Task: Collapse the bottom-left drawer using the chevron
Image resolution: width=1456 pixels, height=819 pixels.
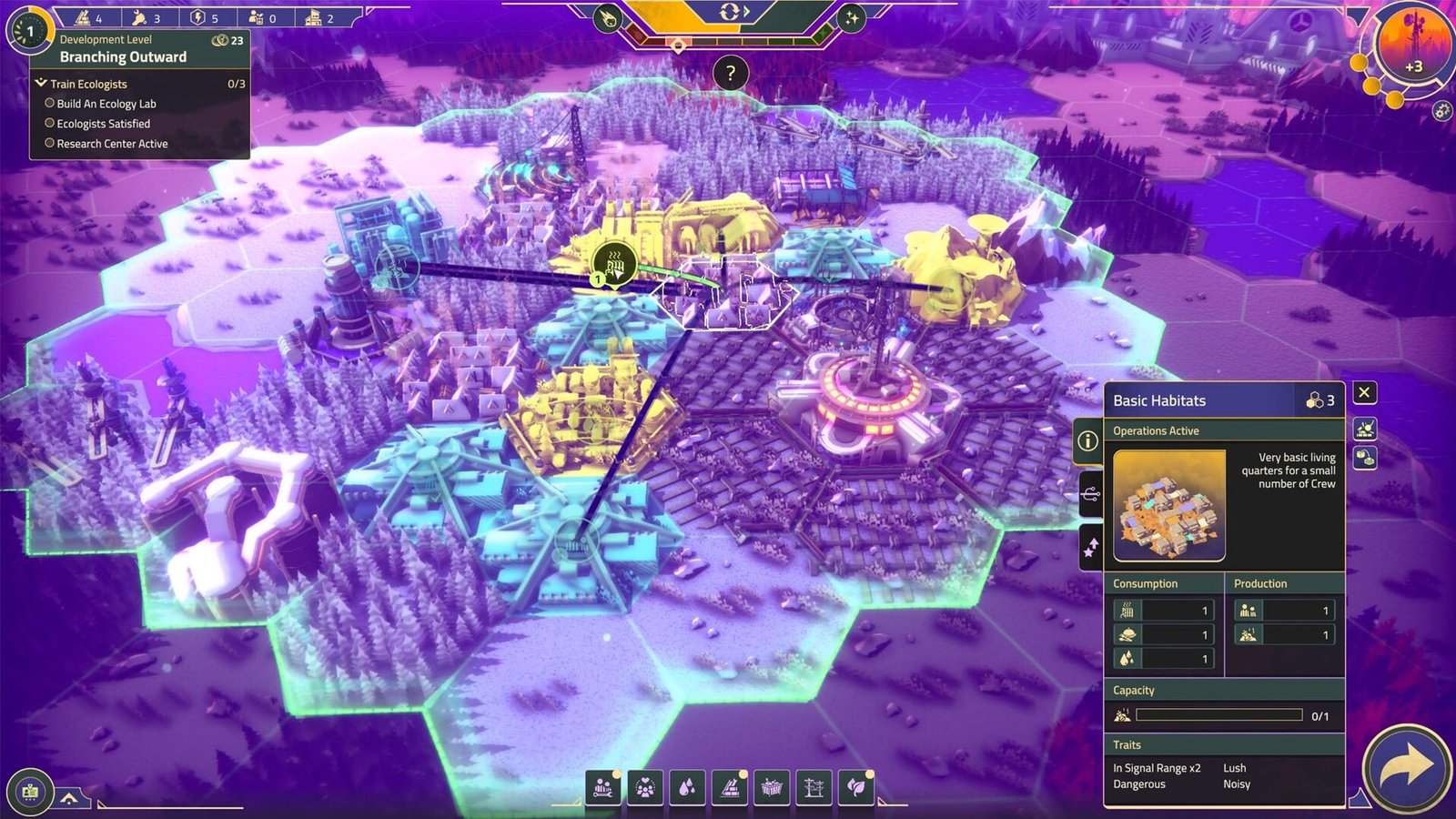Action: tap(69, 796)
